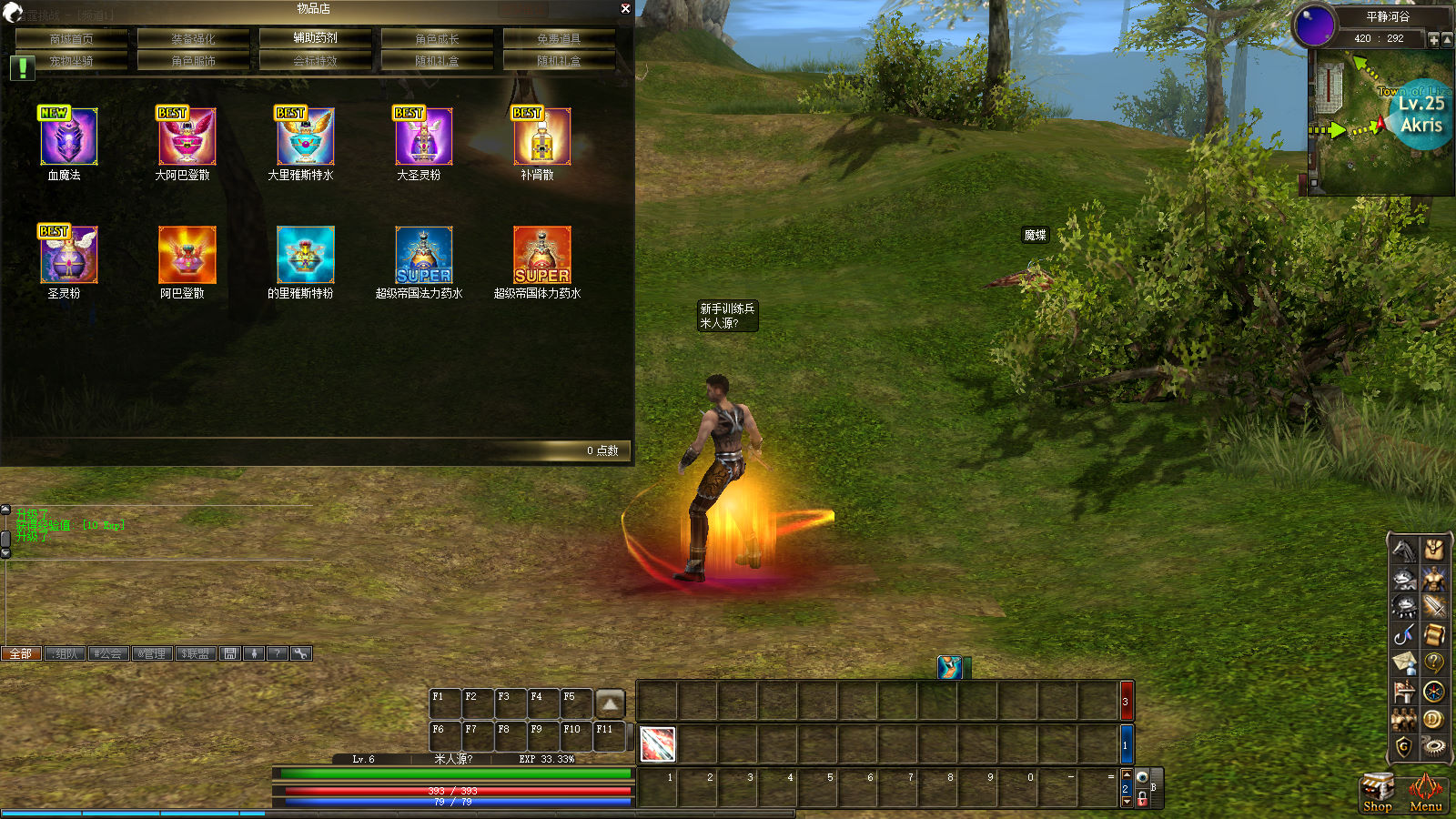Image resolution: width=1456 pixels, height=819 pixels.
Task: Switch to the 角色服饰 tab
Action: (x=193, y=61)
